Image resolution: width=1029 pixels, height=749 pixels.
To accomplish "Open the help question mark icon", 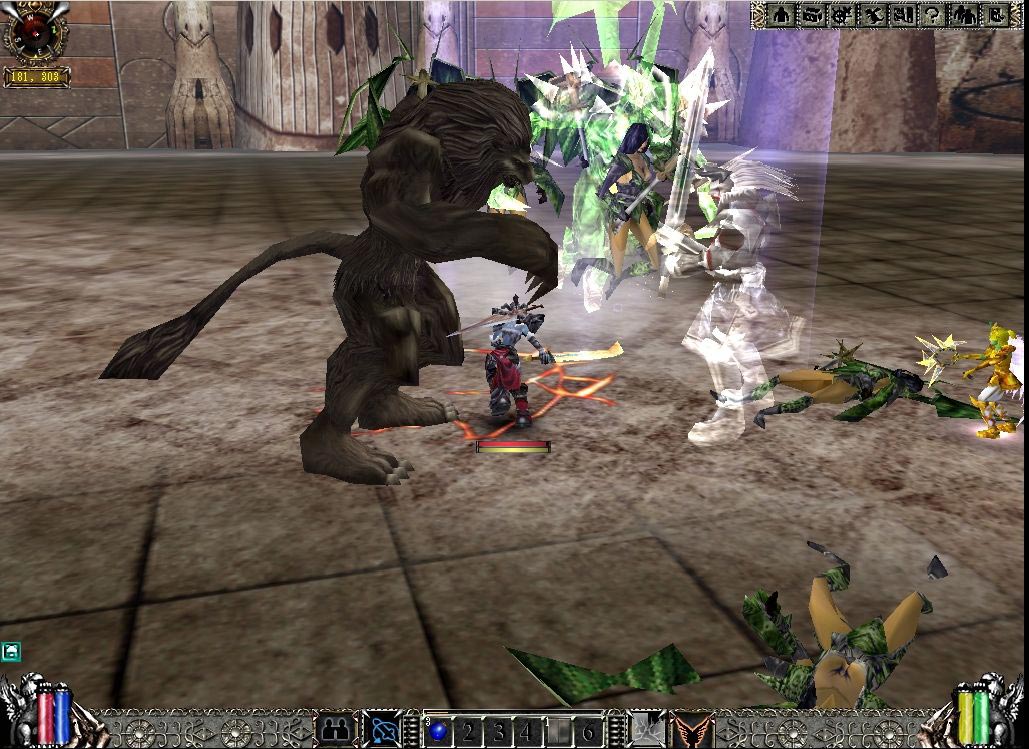I will pyautogui.click(x=933, y=15).
